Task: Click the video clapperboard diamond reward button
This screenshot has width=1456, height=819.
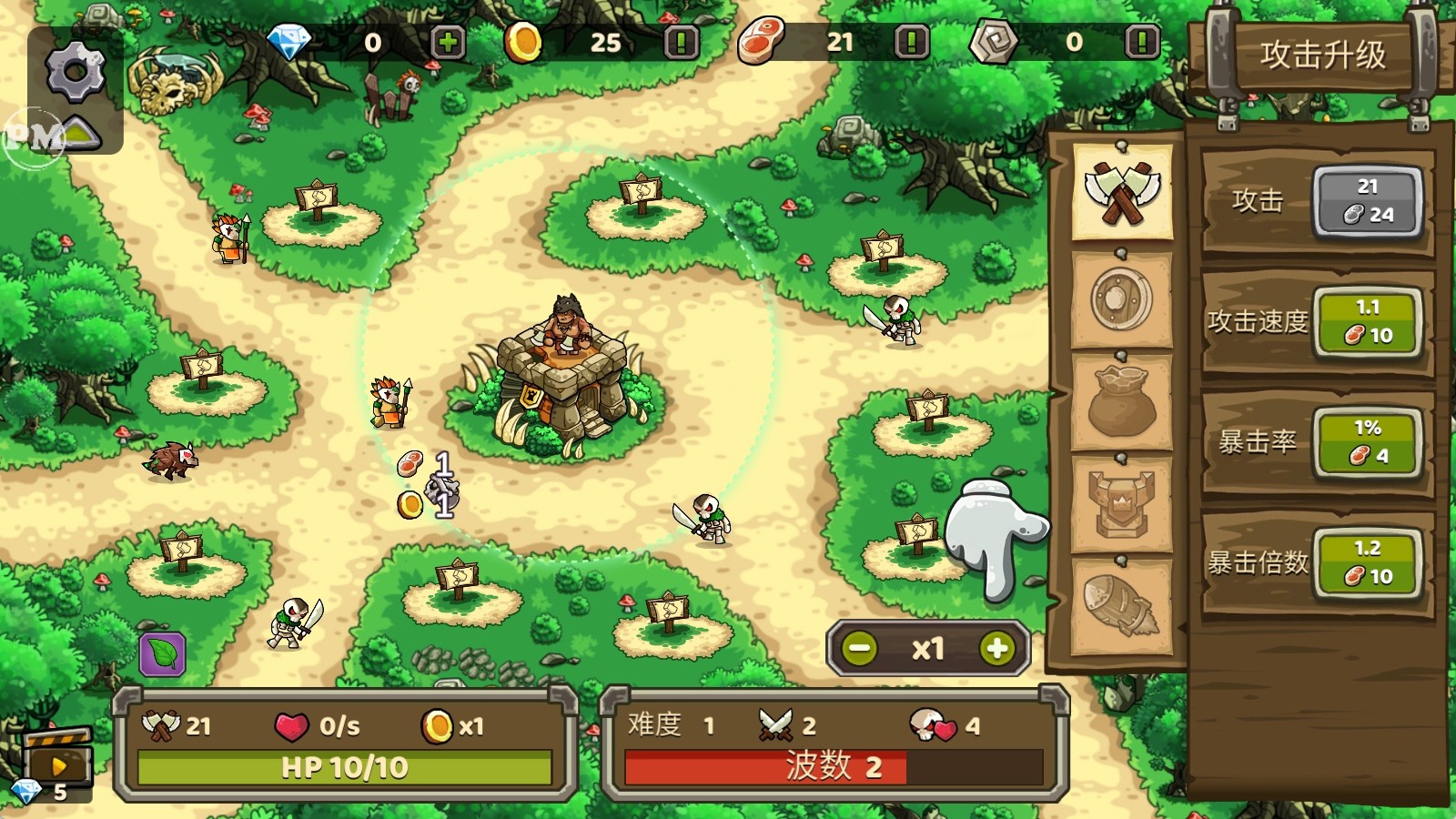Action: (x=57, y=763)
